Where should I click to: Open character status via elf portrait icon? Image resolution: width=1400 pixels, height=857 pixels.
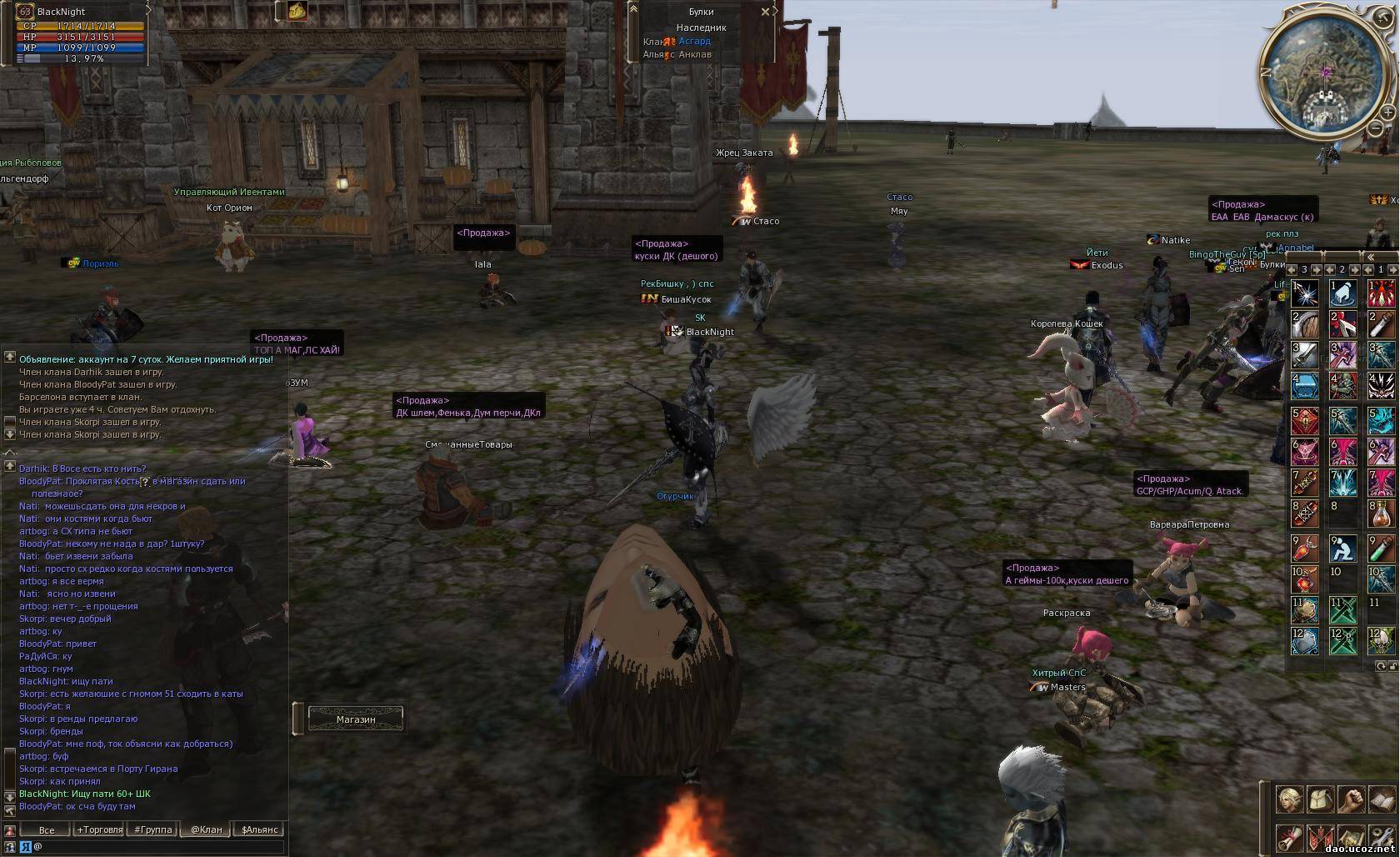[1290, 799]
